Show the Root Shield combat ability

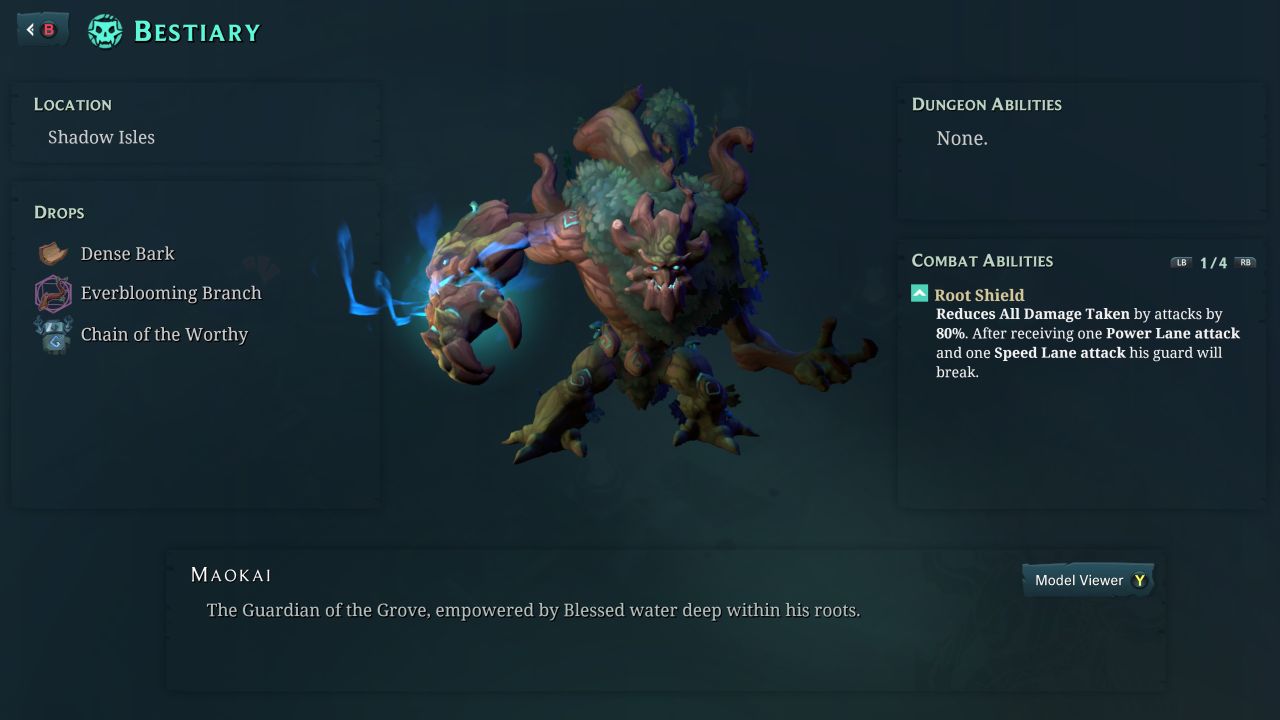(978, 295)
